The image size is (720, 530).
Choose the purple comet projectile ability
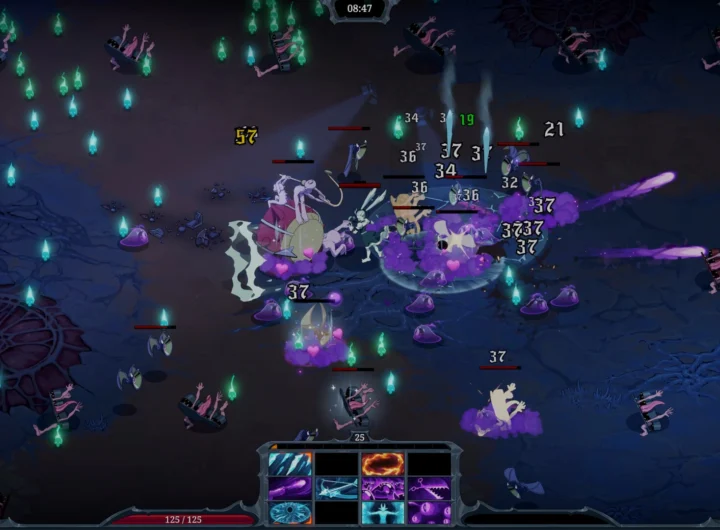pyautogui.click(x=289, y=488)
